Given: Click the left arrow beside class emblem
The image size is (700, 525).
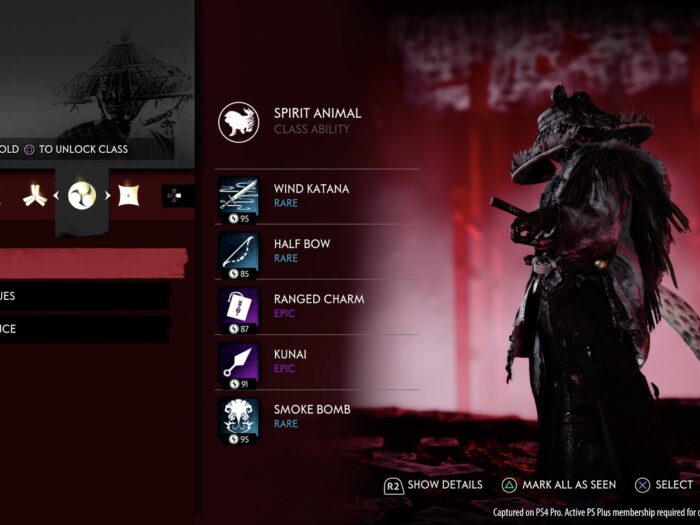Looking at the screenshot, I should click(x=58, y=196).
